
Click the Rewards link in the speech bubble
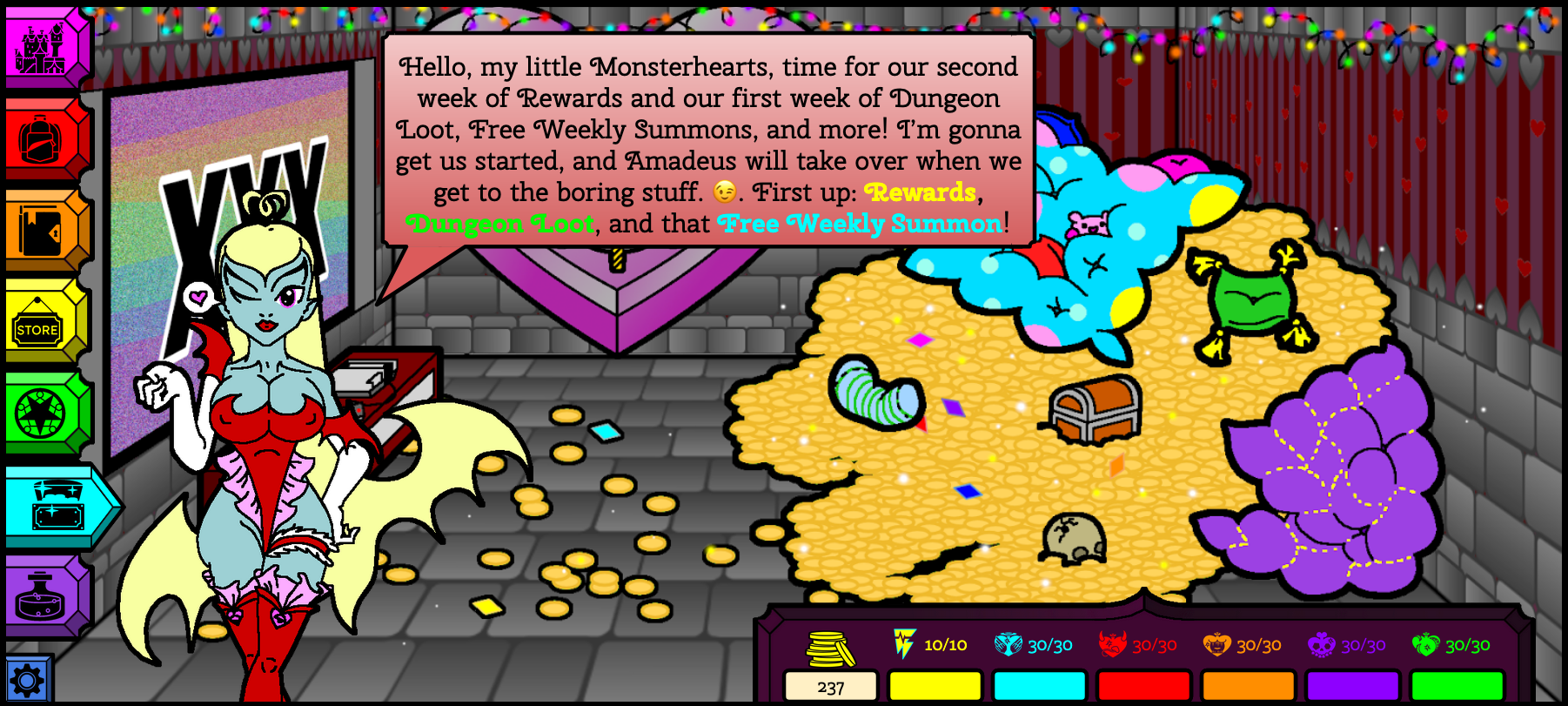coord(921,193)
